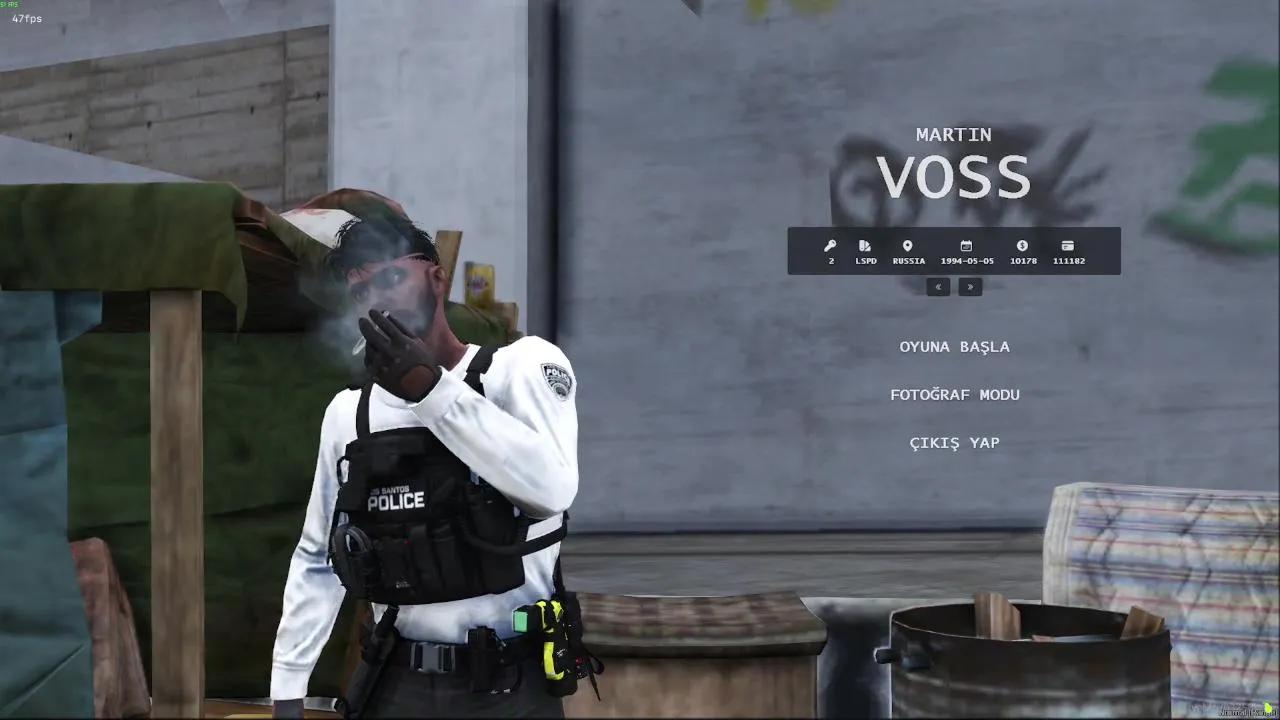Select the LSPD job badge icon
The width and height of the screenshot is (1280, 720).
[864, 245]
